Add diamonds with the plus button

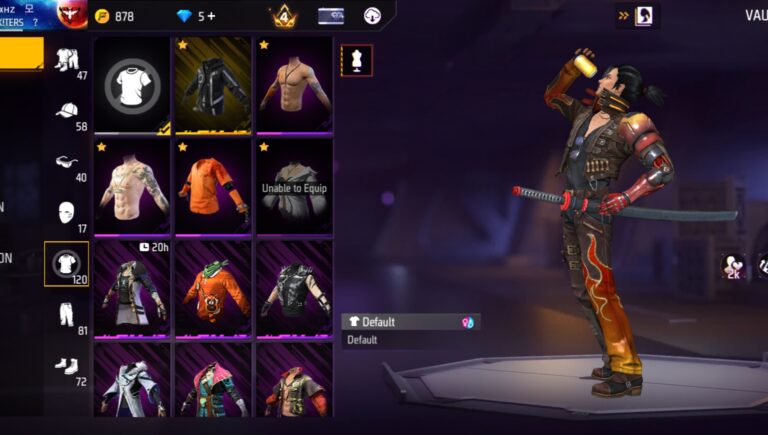point(211,16)
